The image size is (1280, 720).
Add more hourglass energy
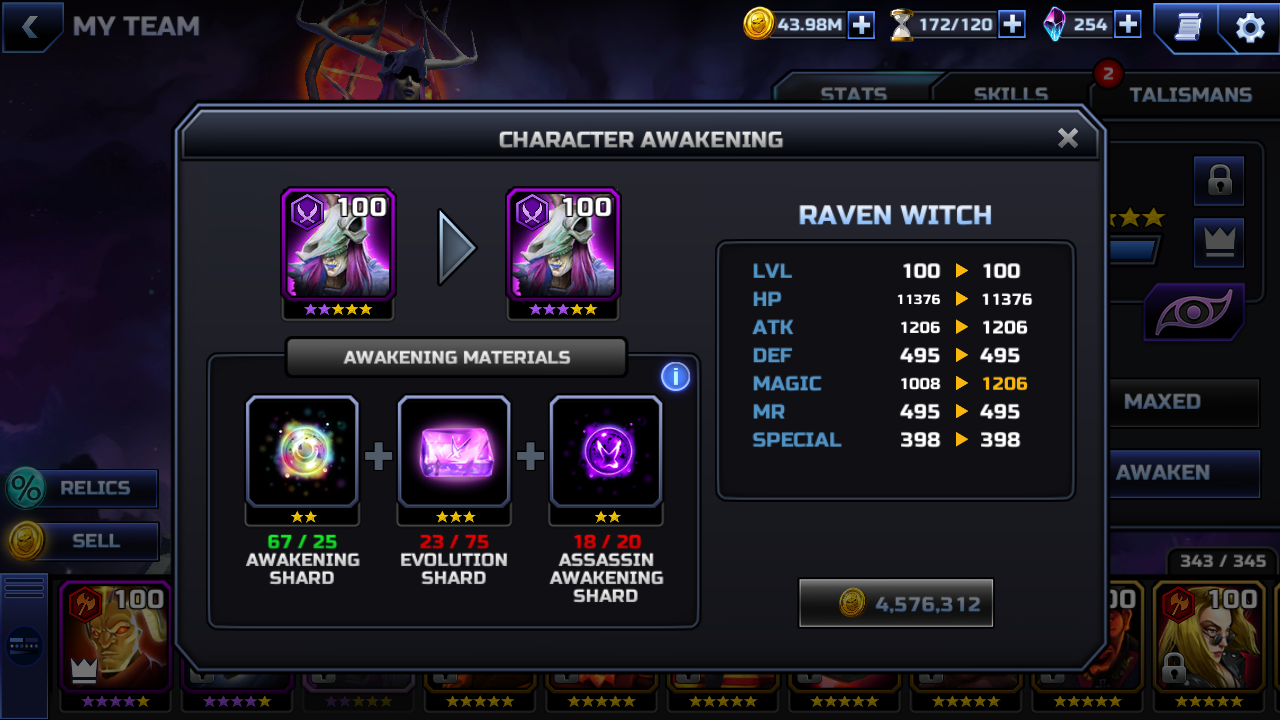1012,25
